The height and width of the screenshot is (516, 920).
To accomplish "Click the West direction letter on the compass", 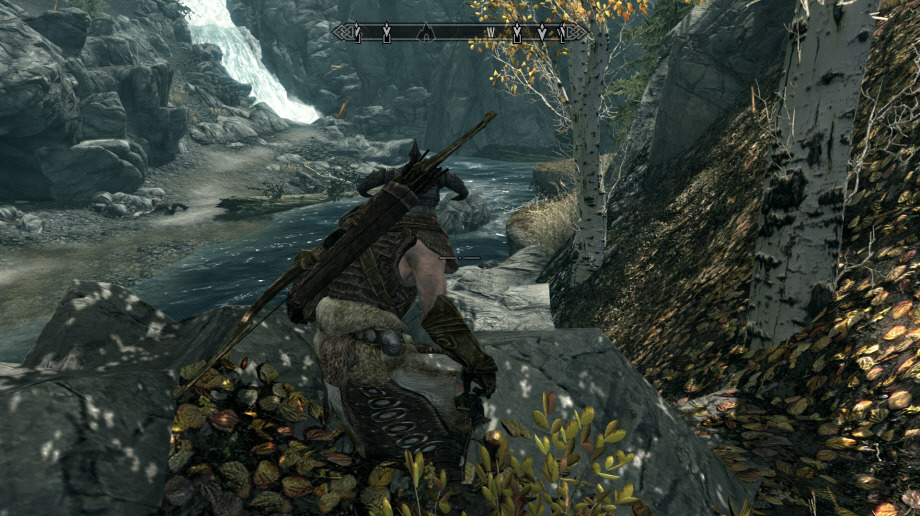I will [x=491, y=33].
